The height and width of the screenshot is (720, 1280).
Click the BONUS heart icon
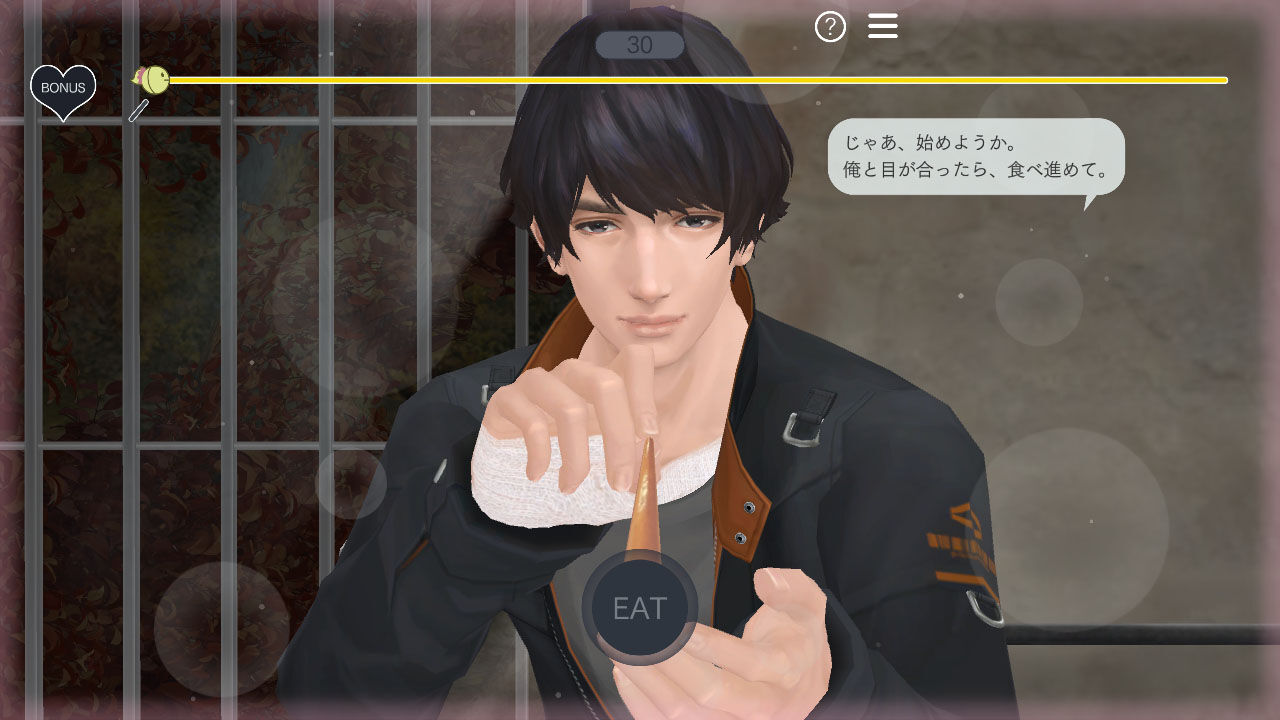pos(63,87)
